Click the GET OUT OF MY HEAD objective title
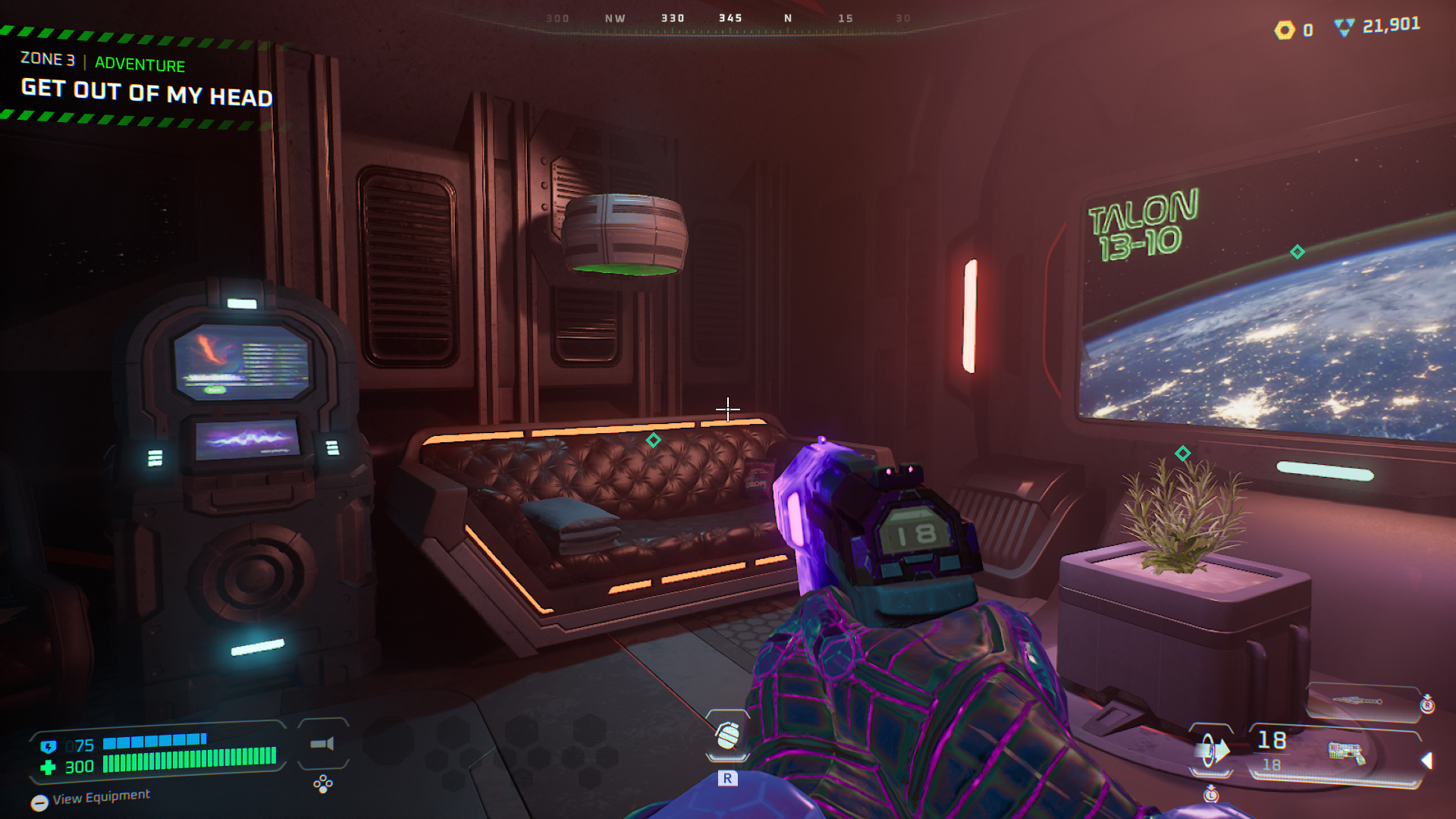 coord(146,93)
